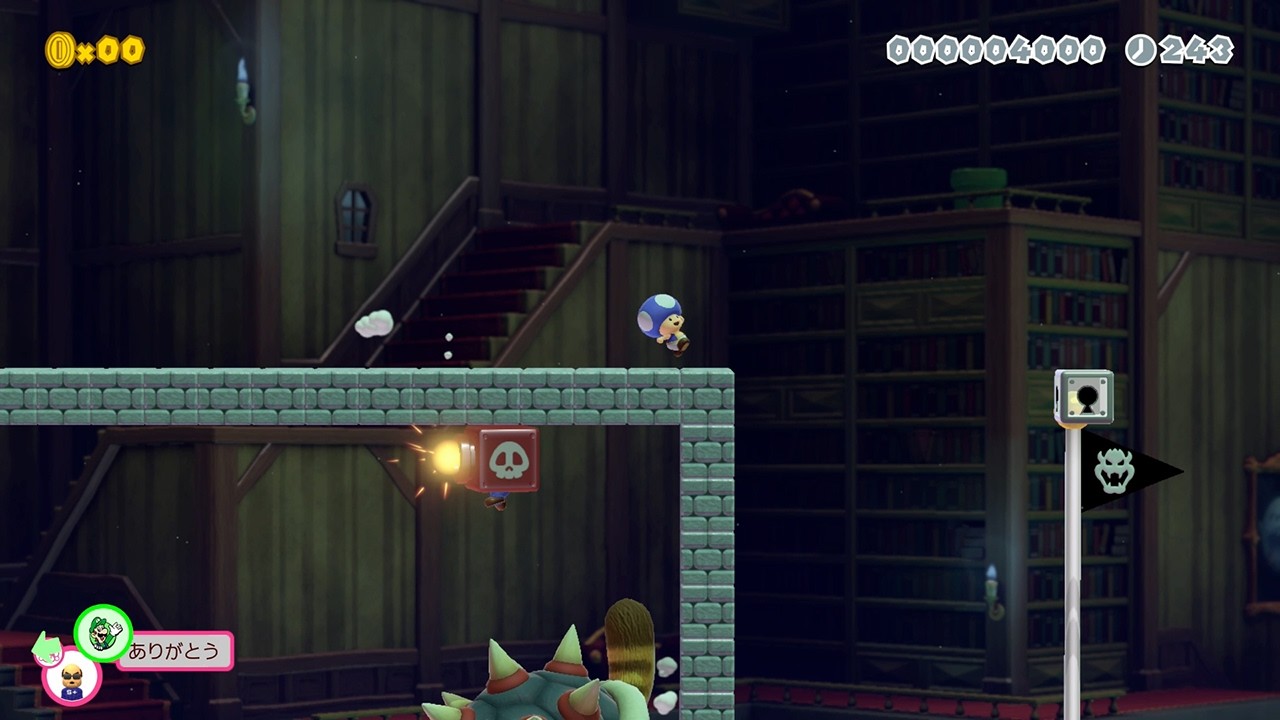
Task: Click the ありがとう comment bubble
Action: click(x=177, y=651)
